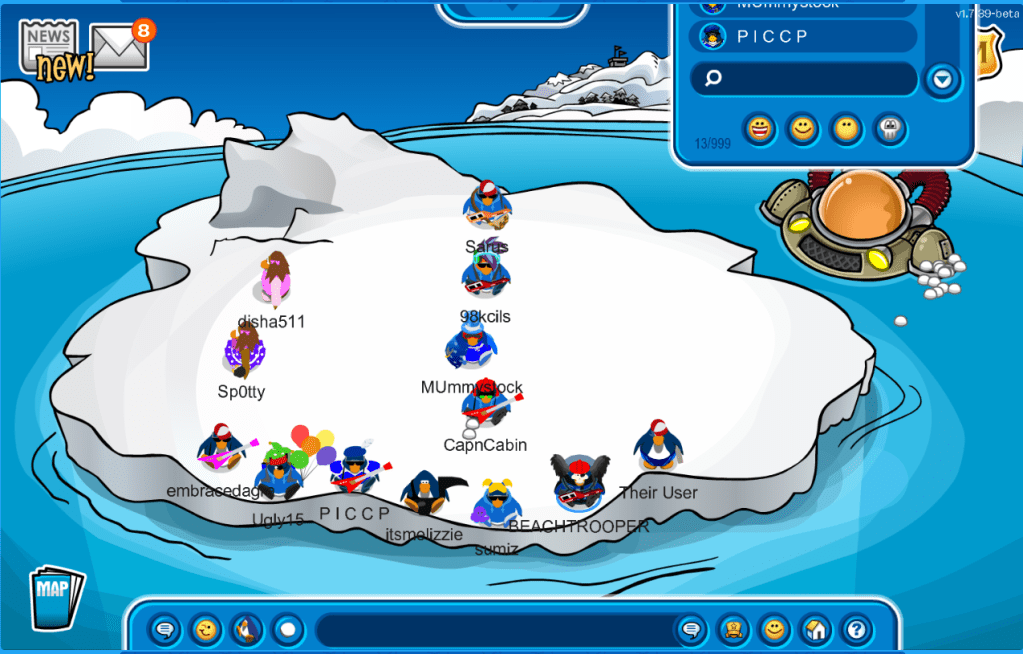Open the gold badge player card button
This screenshot has height=654, width=1023.
pyautogui.click(x=733, y=629)
